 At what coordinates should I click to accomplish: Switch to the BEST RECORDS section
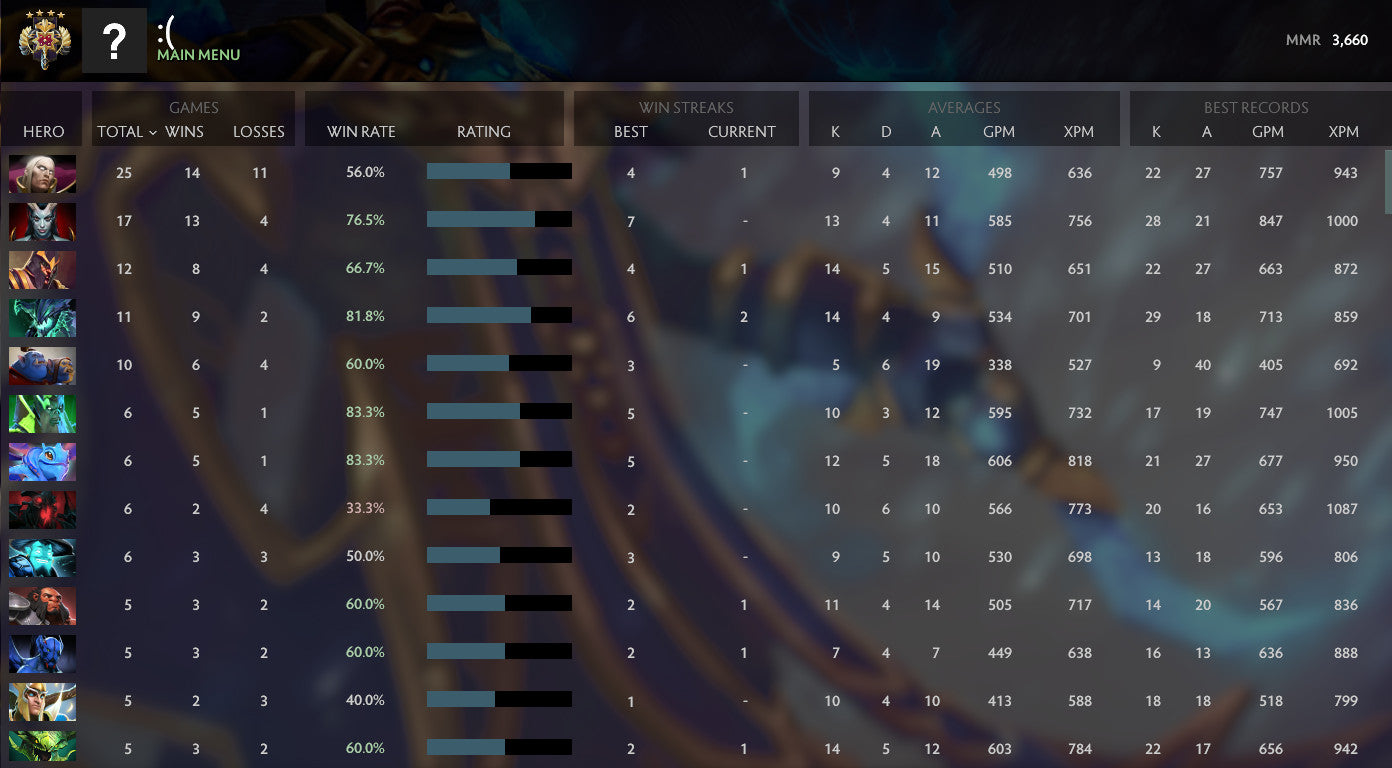(x=1257, y=107)
